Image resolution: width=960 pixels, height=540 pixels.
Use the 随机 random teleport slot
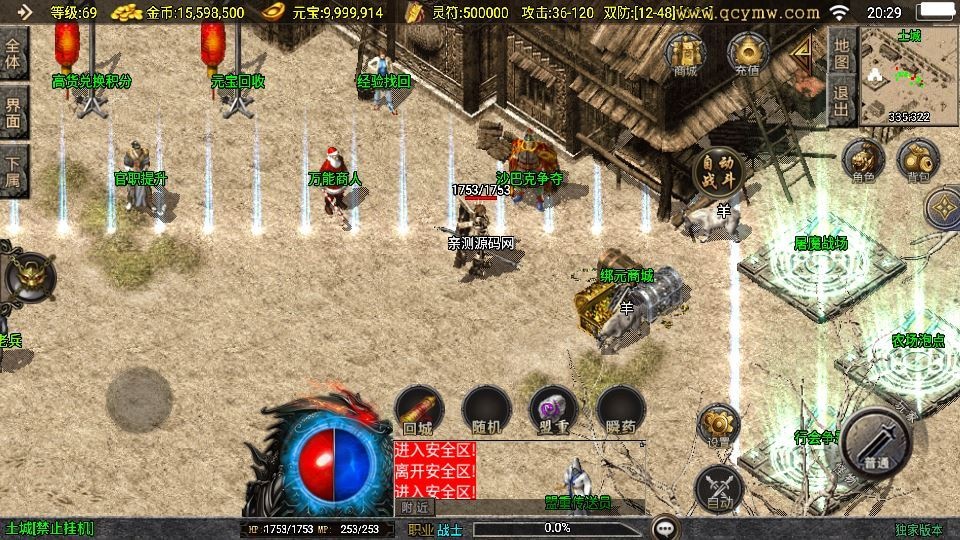(x=487, y=410)
